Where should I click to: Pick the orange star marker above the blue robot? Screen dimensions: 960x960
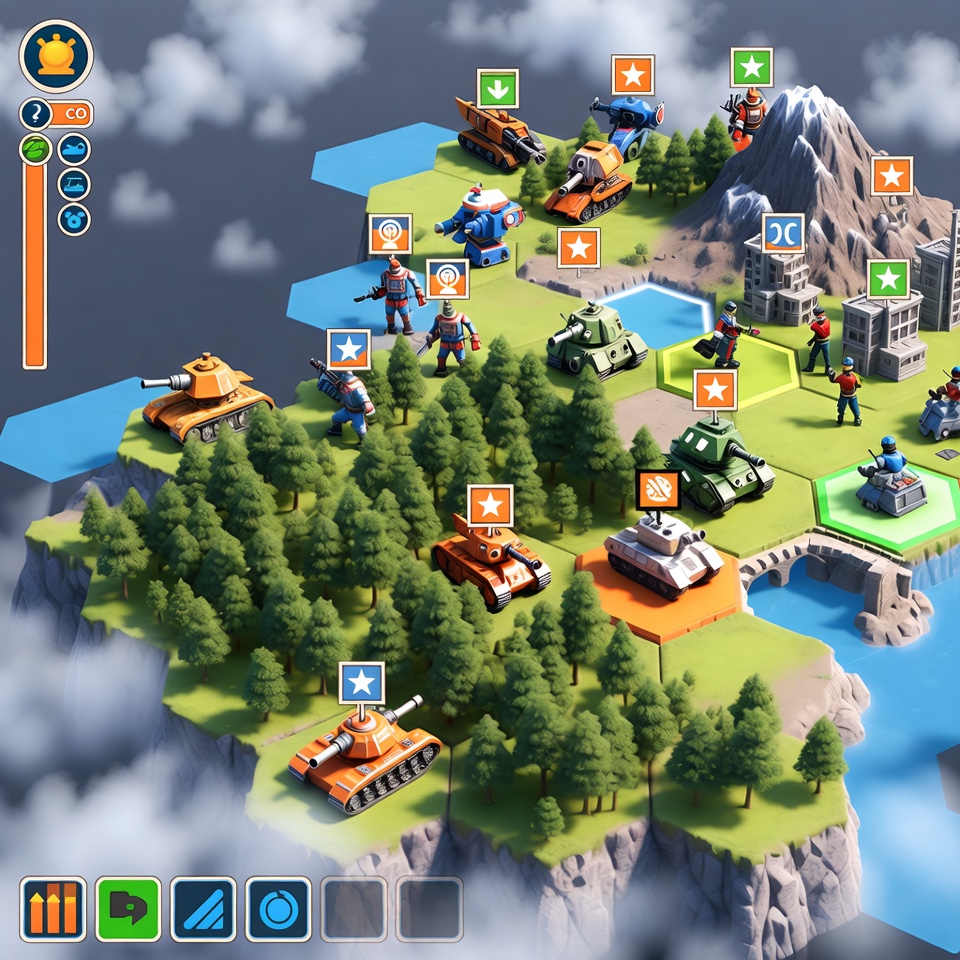632,75
